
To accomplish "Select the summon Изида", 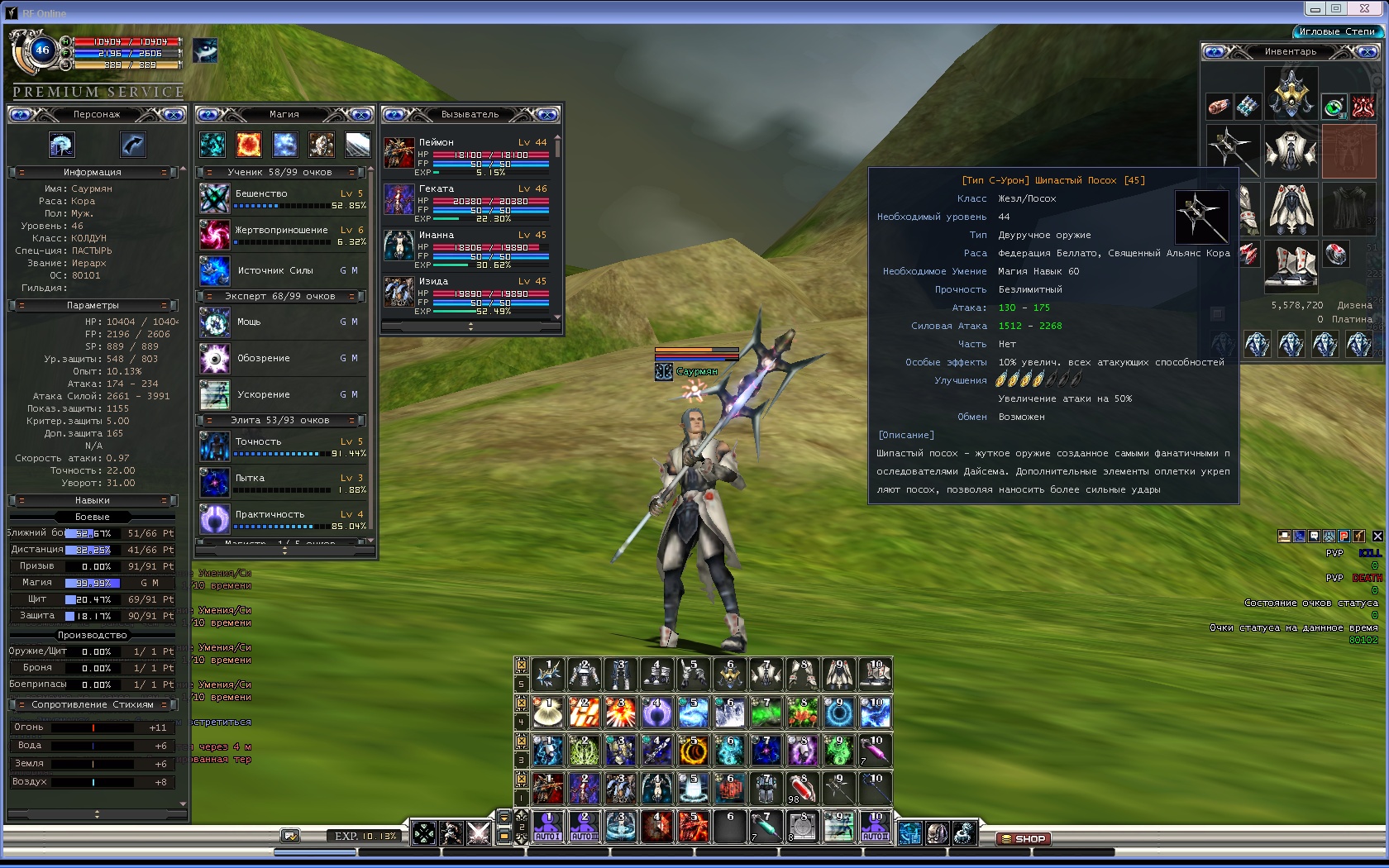I will click(399, 293).
